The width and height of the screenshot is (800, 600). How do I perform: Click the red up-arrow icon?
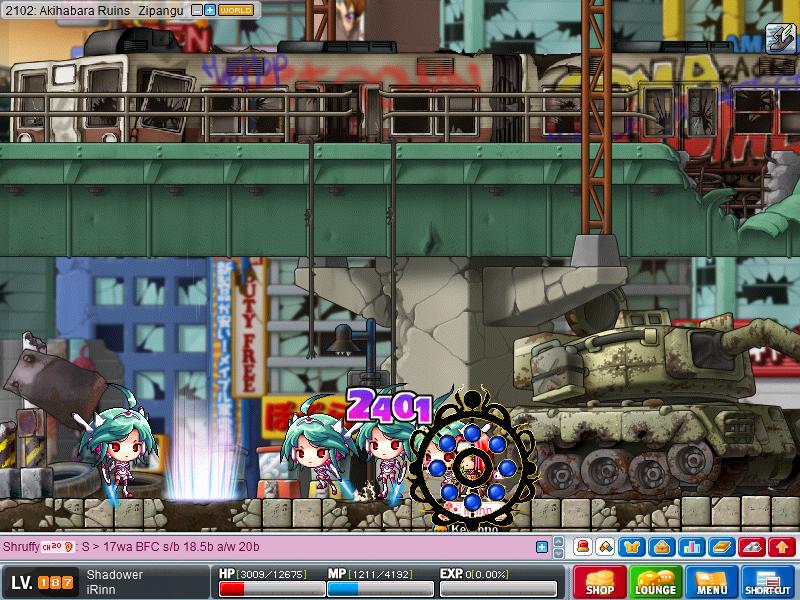783,547
